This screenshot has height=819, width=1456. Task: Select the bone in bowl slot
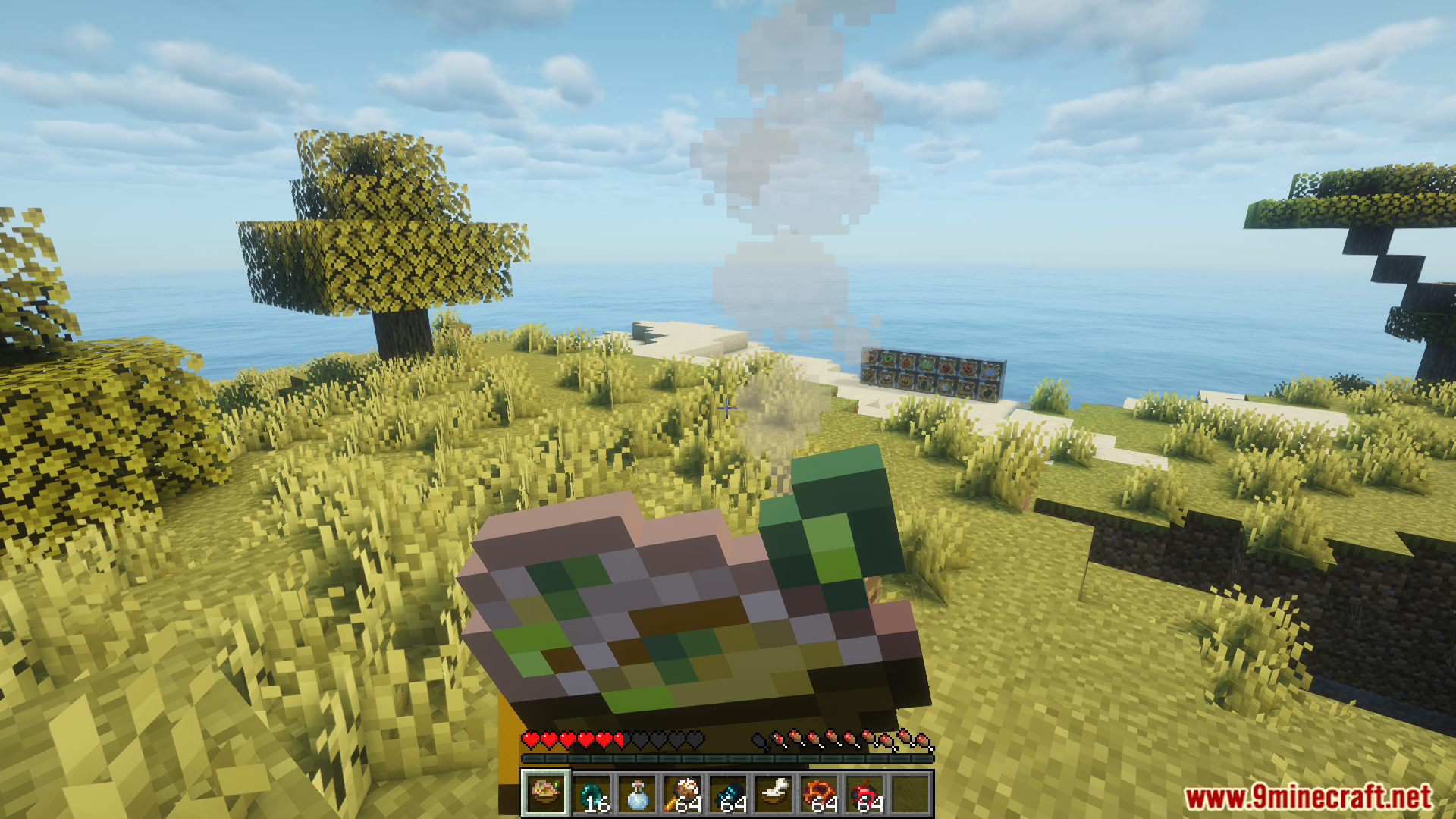(774, 795)
